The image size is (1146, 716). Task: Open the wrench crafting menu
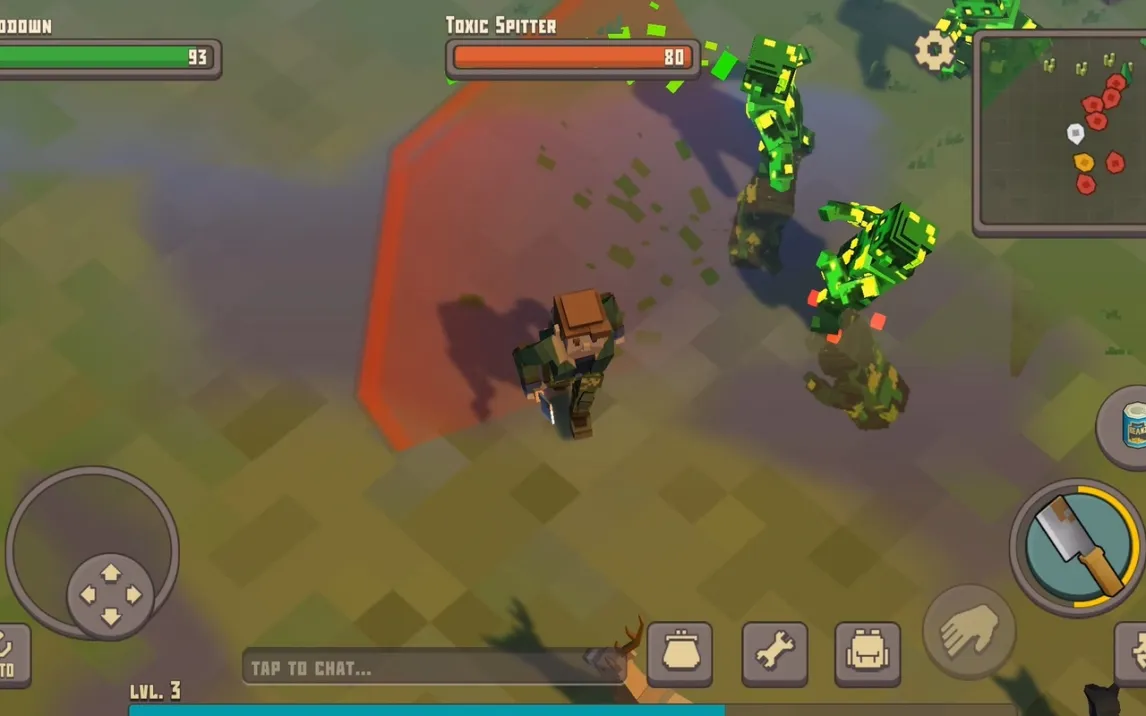tap(774, 654)
